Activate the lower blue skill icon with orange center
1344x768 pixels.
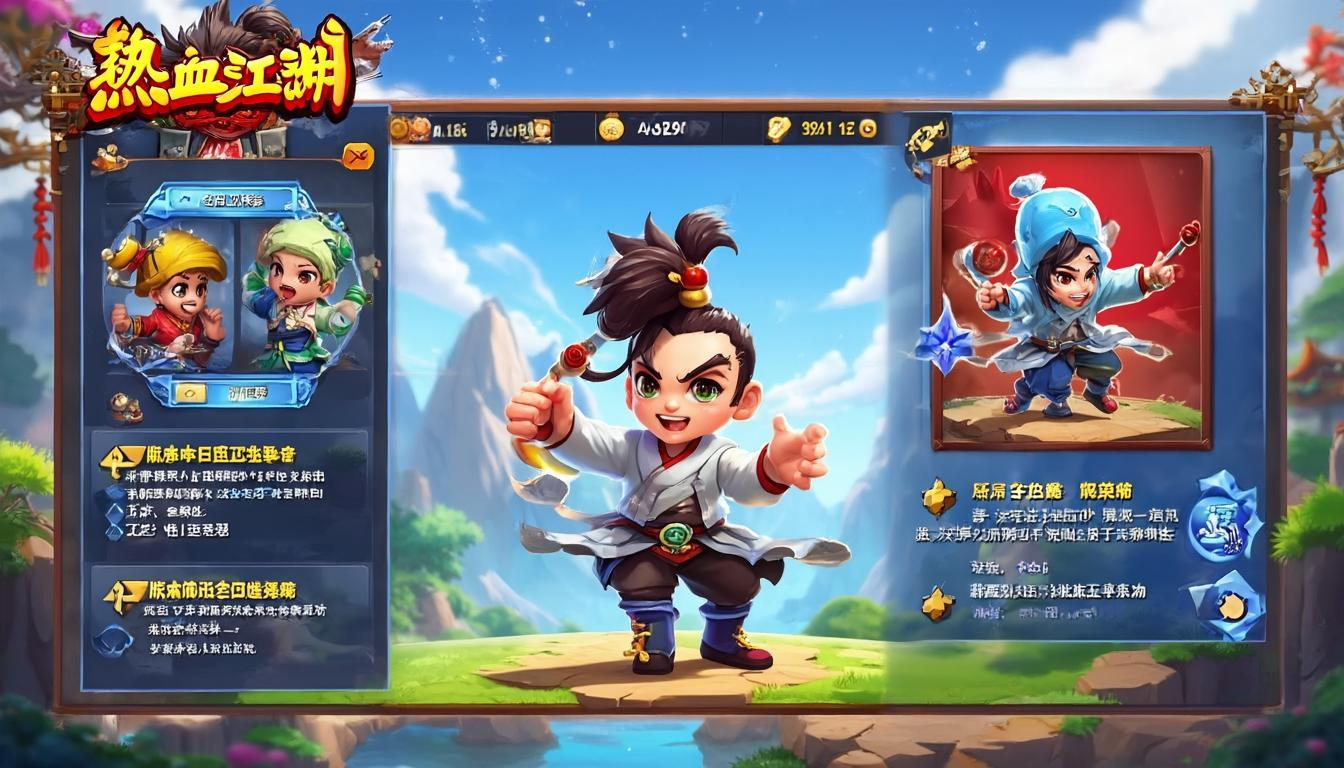[1226, 604]
